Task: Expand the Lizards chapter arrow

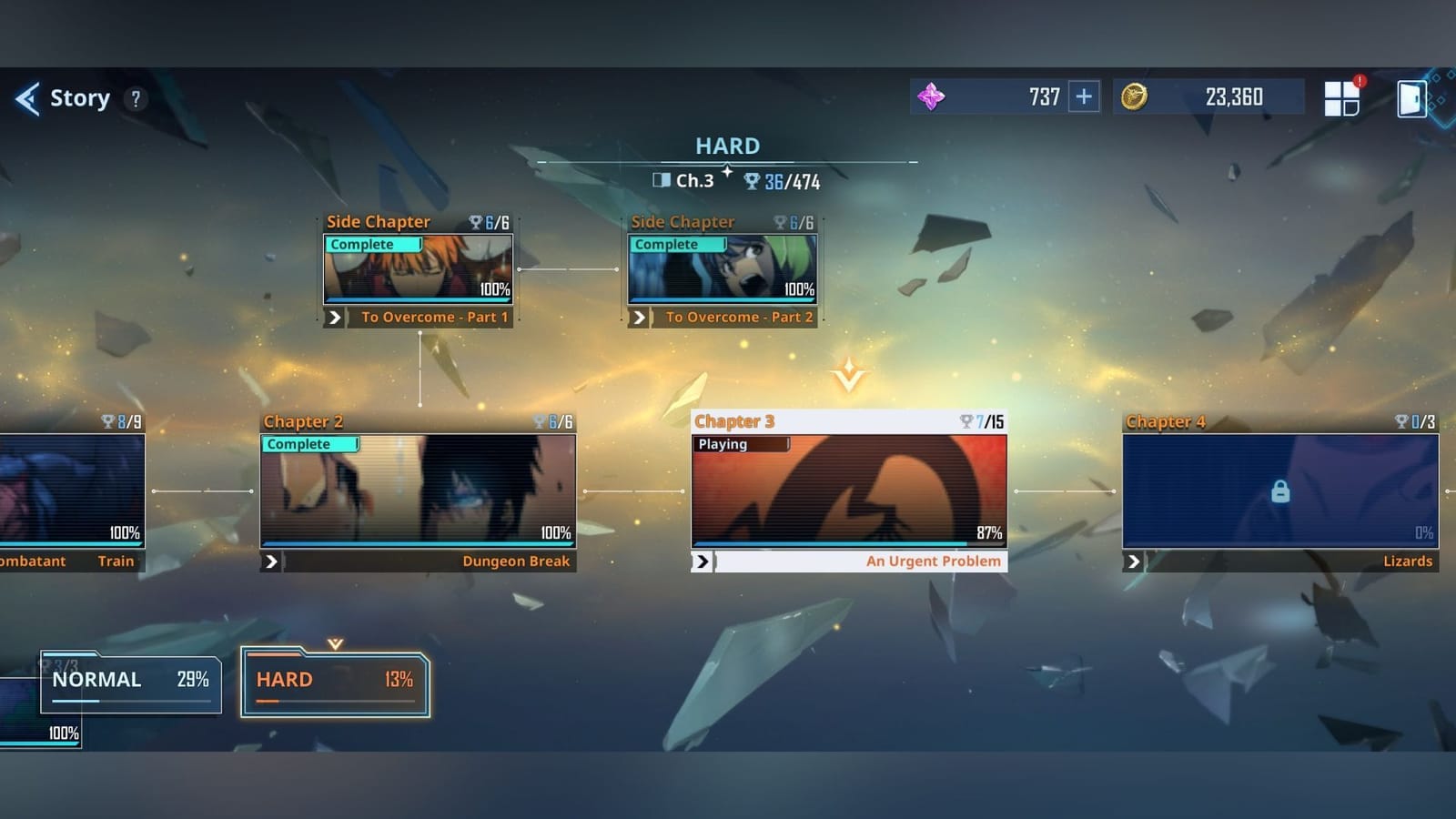Action: (1134, 561)
